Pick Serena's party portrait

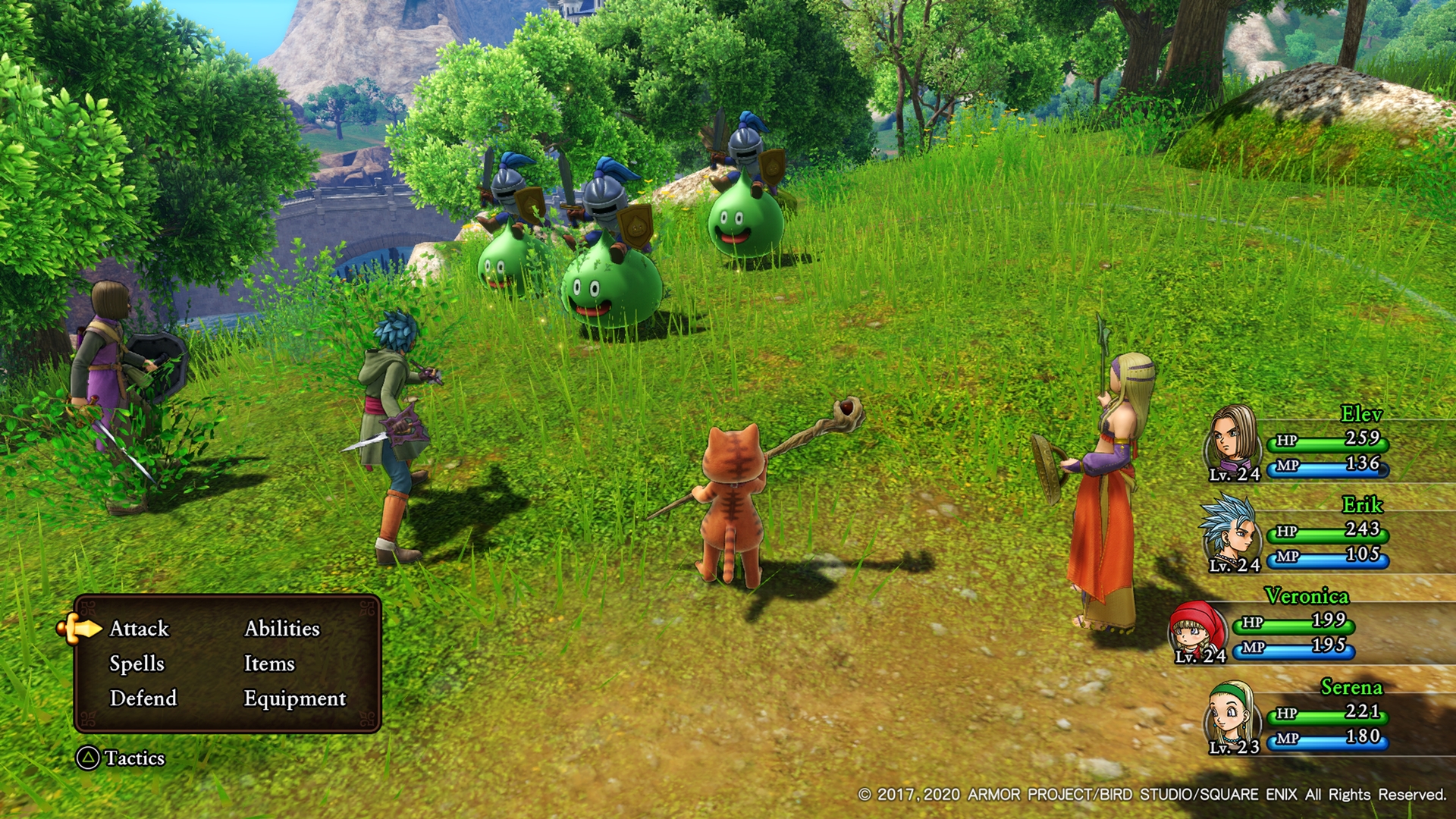(1232, 716)
